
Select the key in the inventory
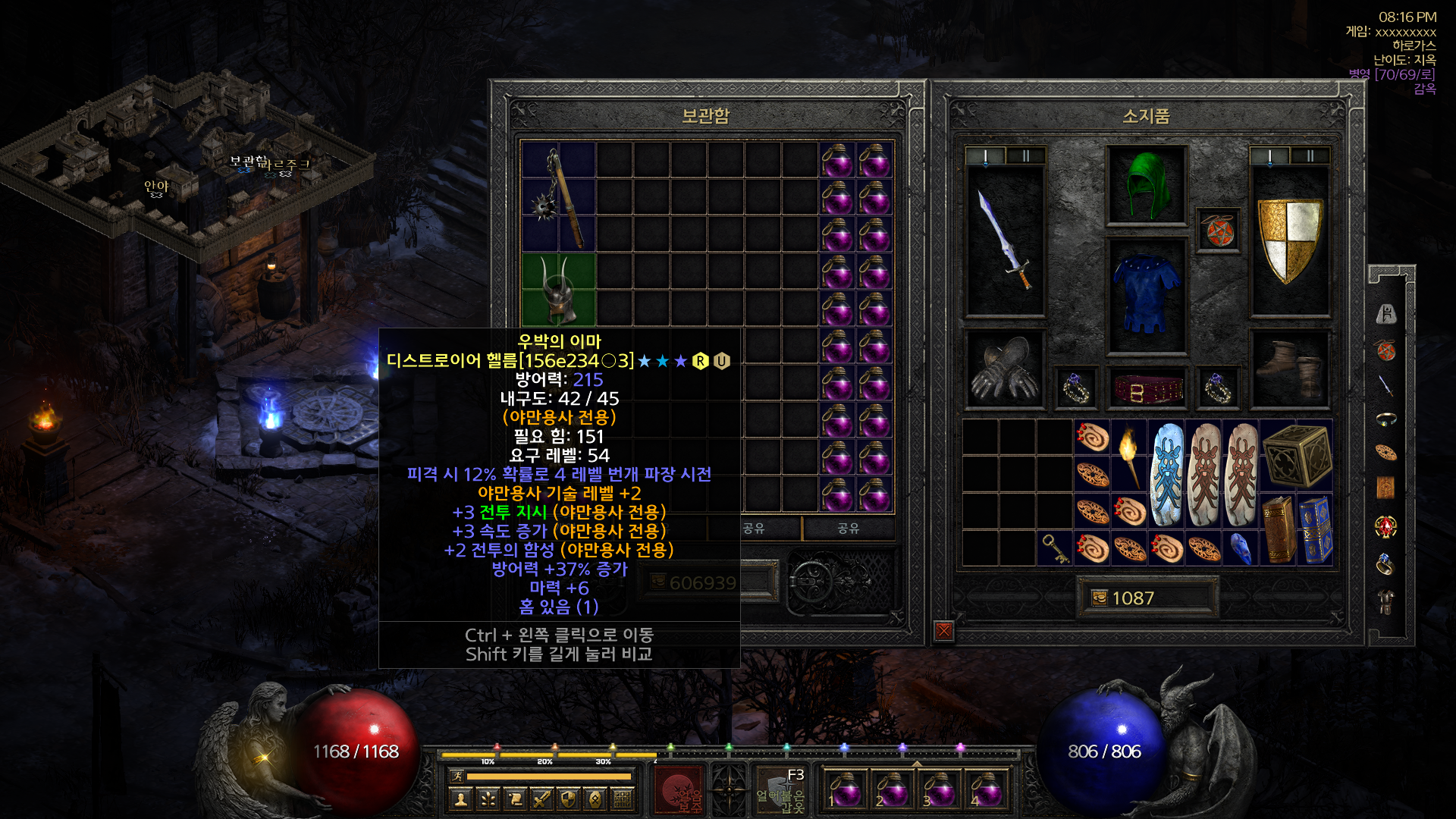pyautogui.click(x=1055, y=548)
